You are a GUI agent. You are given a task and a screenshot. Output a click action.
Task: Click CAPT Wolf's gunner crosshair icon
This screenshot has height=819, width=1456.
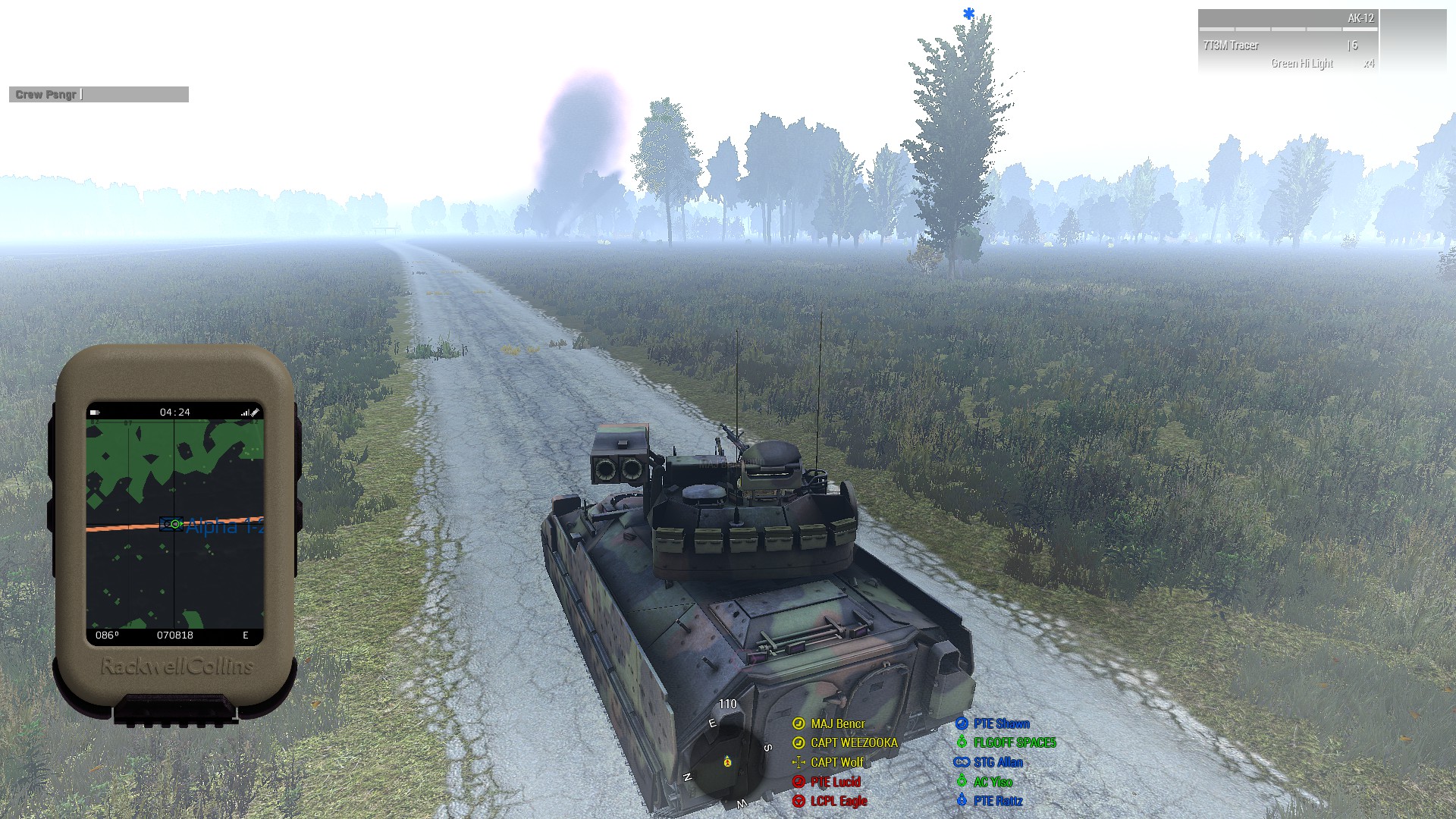click(799, 762)
